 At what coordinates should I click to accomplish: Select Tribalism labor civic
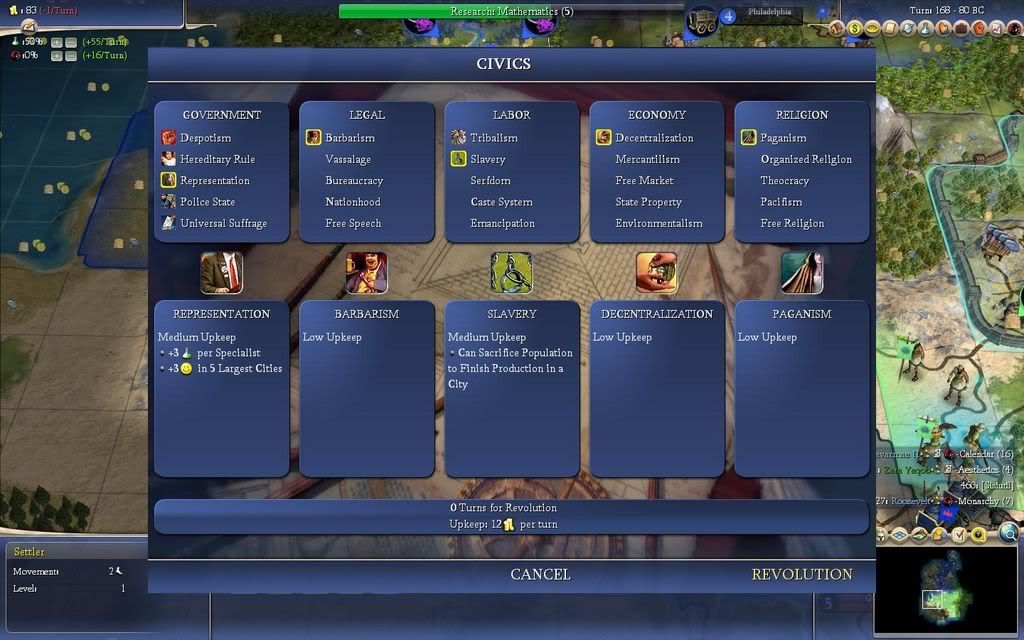tap(494, 138)
